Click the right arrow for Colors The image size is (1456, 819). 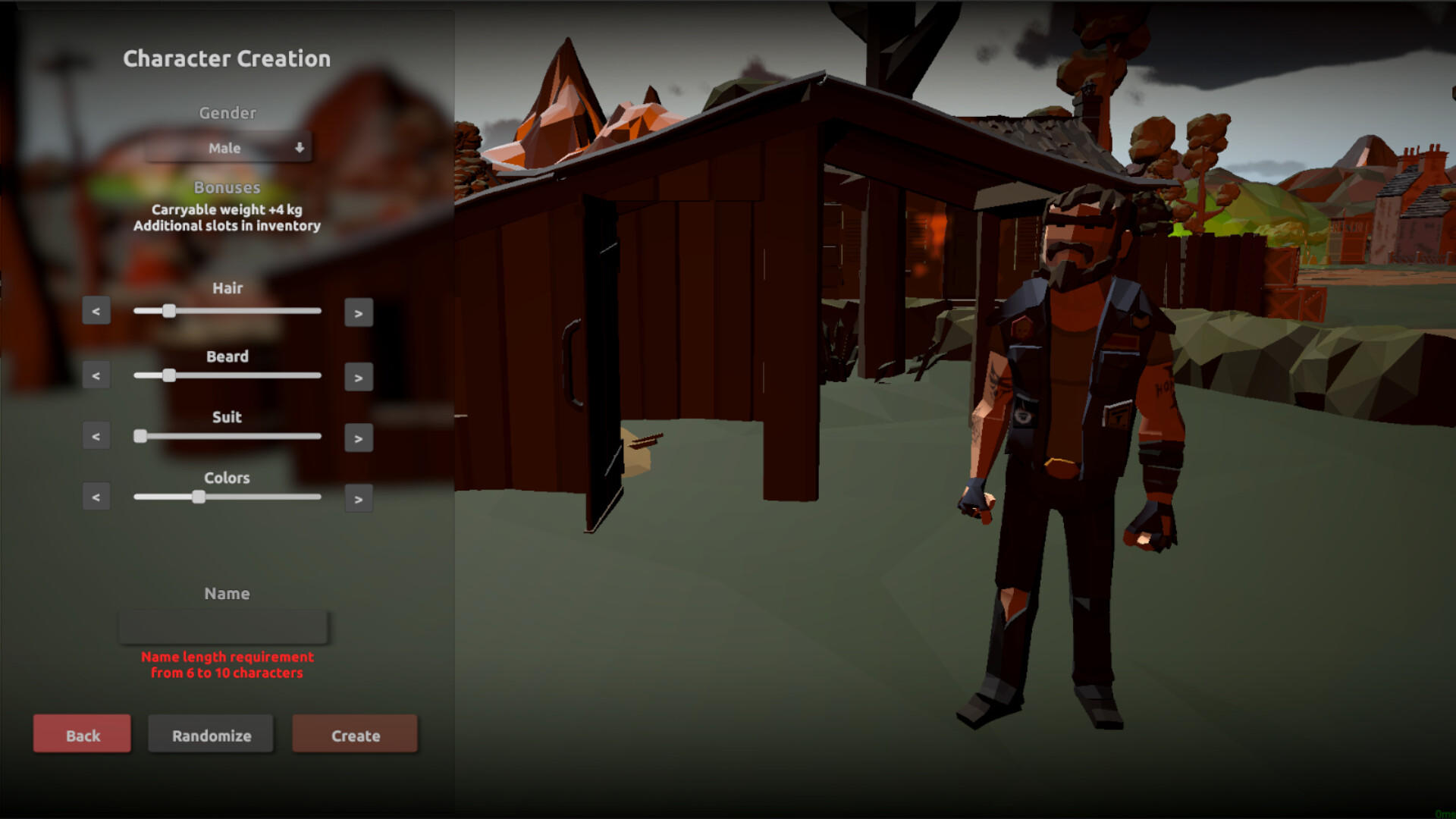359,498
